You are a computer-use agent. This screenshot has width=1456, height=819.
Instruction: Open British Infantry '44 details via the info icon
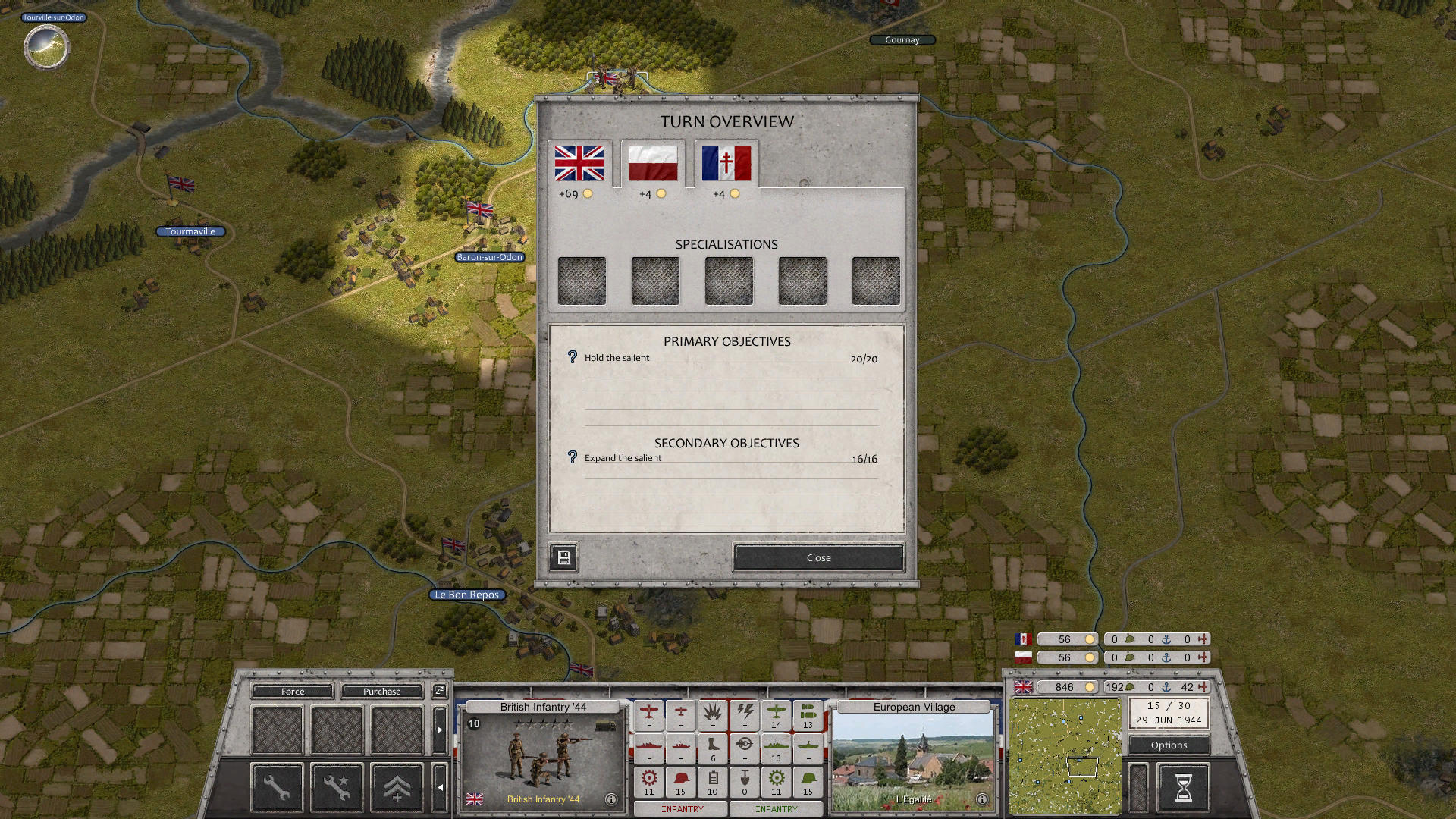[x=611, y=799]
